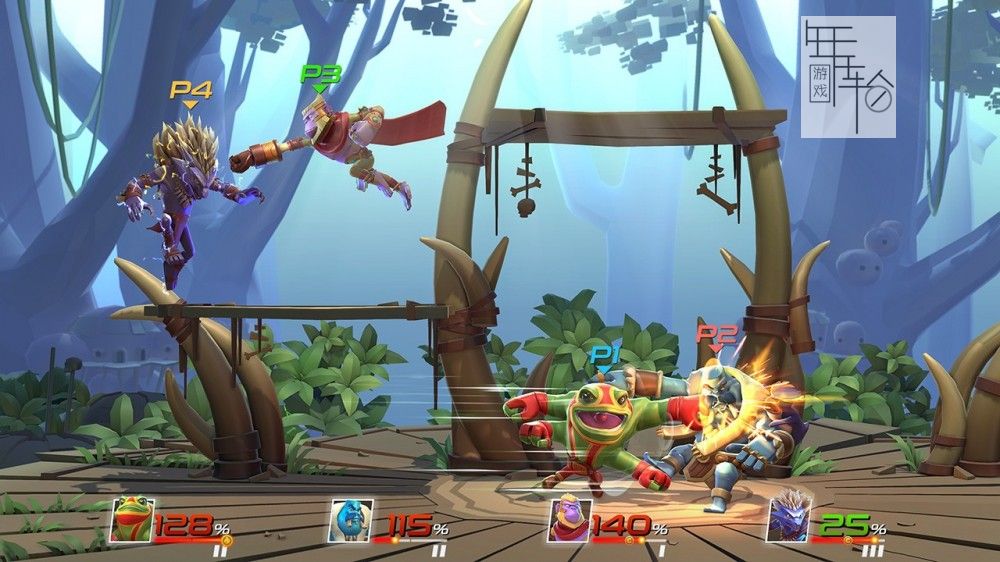Choose the purple monkey fighter portrait
1000x562 pixels.
coord(569,520)
